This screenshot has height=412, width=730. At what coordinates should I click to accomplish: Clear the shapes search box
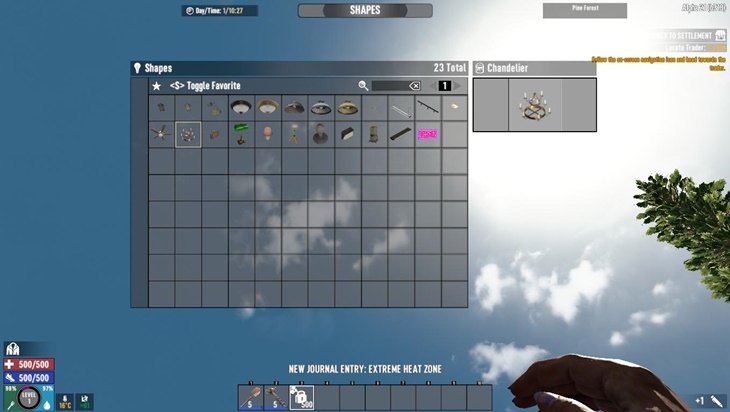coord(415,86)
